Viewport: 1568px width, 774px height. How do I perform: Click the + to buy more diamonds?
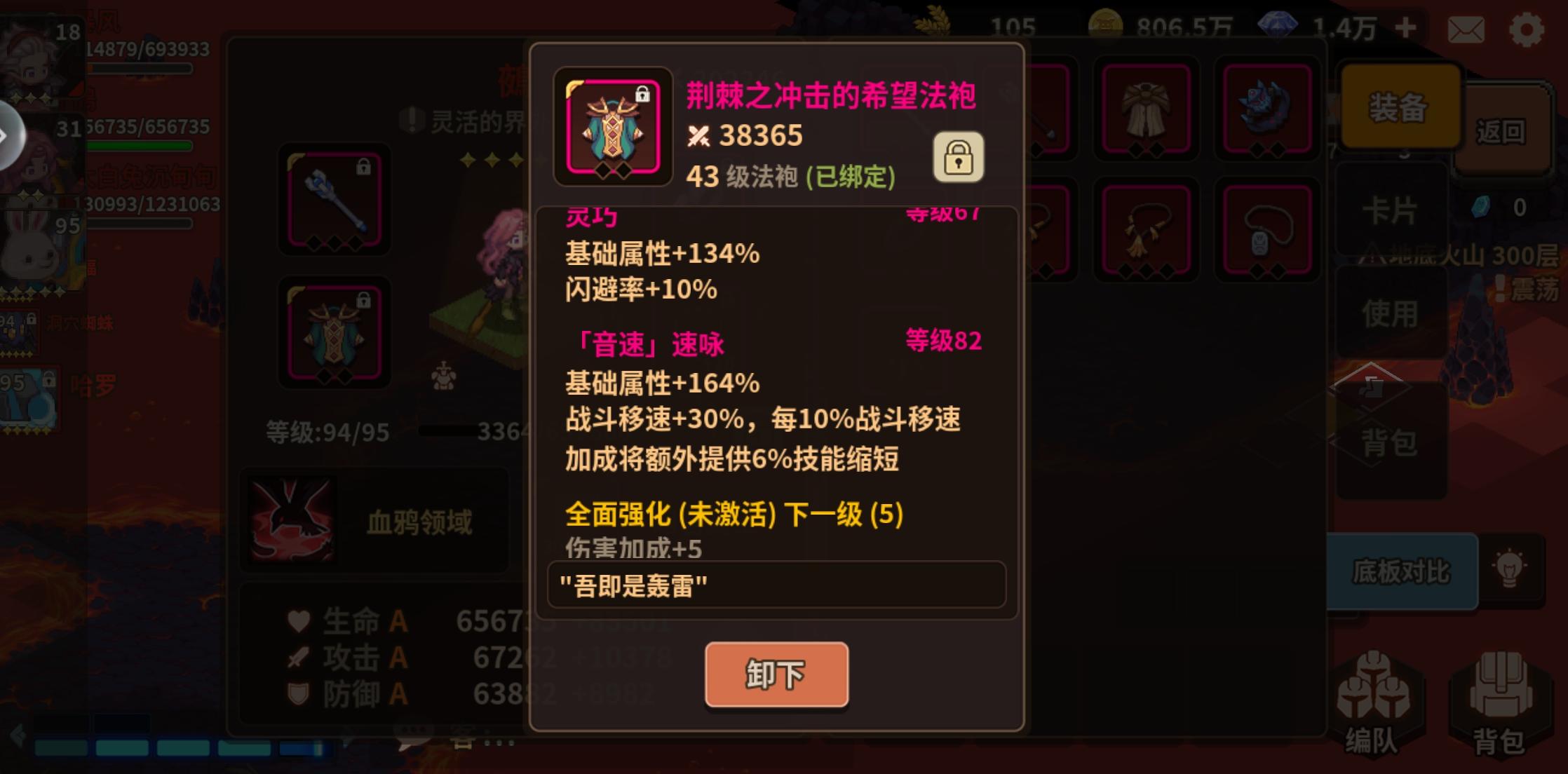tap(1405, 27)
